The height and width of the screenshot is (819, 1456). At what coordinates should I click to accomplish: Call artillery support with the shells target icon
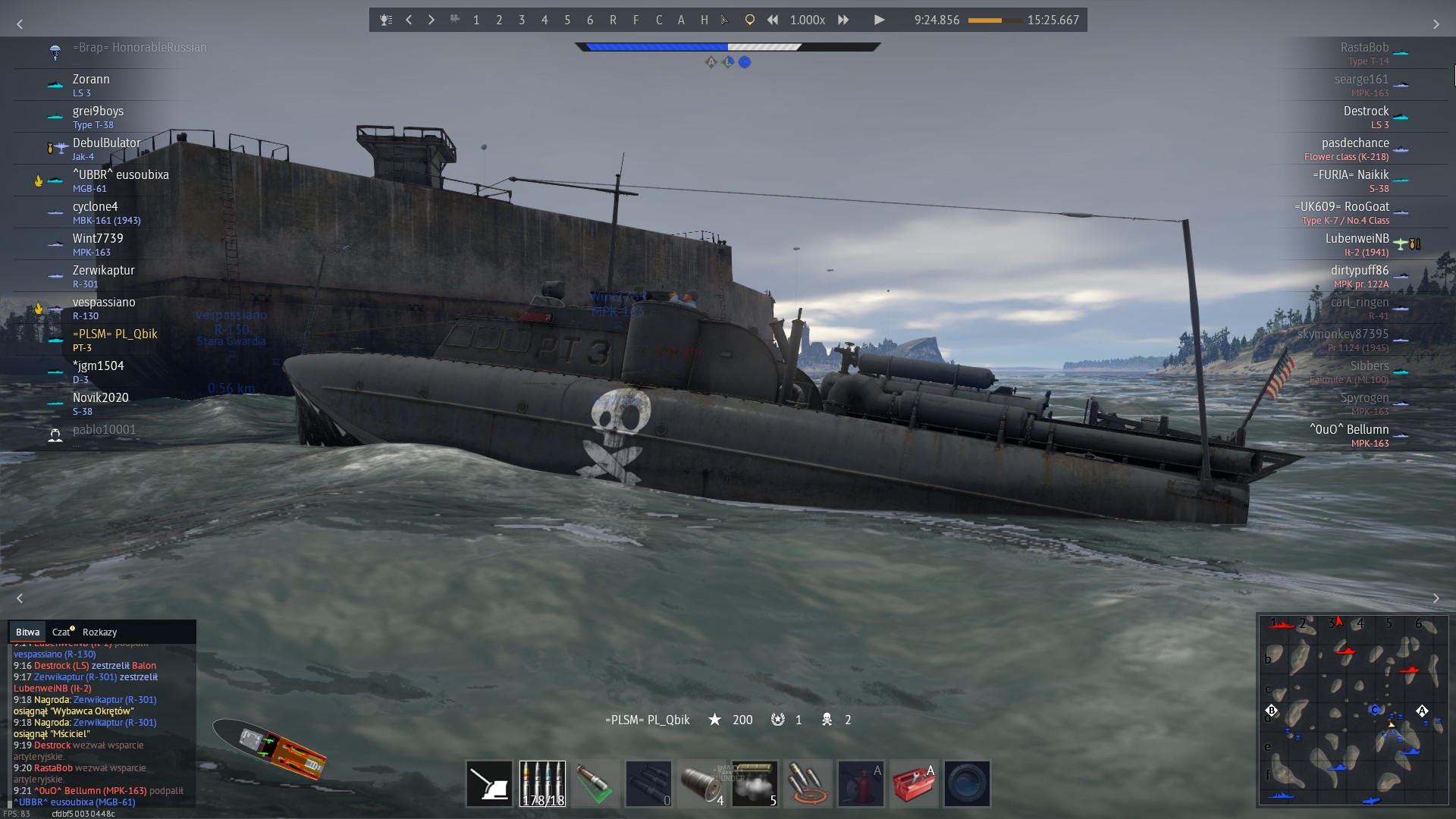808,783
